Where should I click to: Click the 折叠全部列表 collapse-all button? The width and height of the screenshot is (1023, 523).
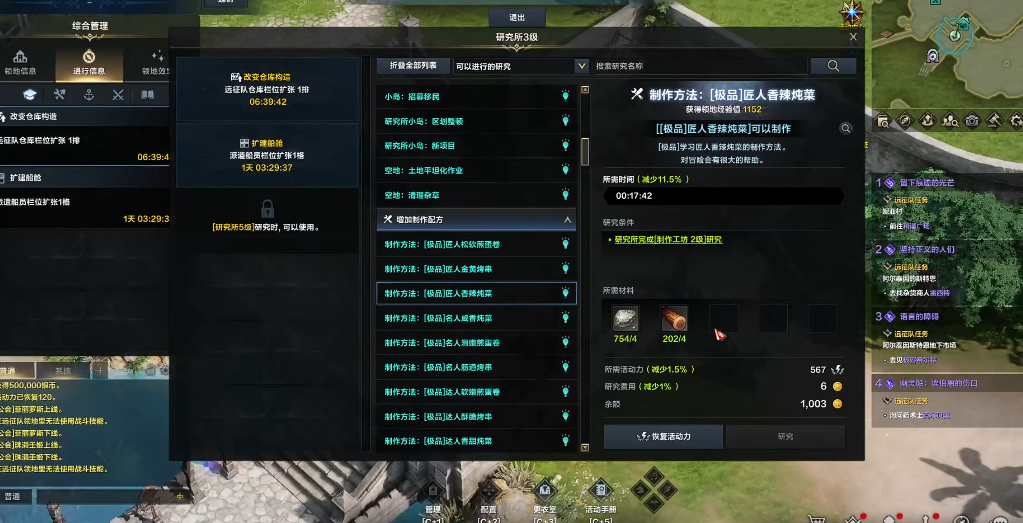click(x=412, y=66)
